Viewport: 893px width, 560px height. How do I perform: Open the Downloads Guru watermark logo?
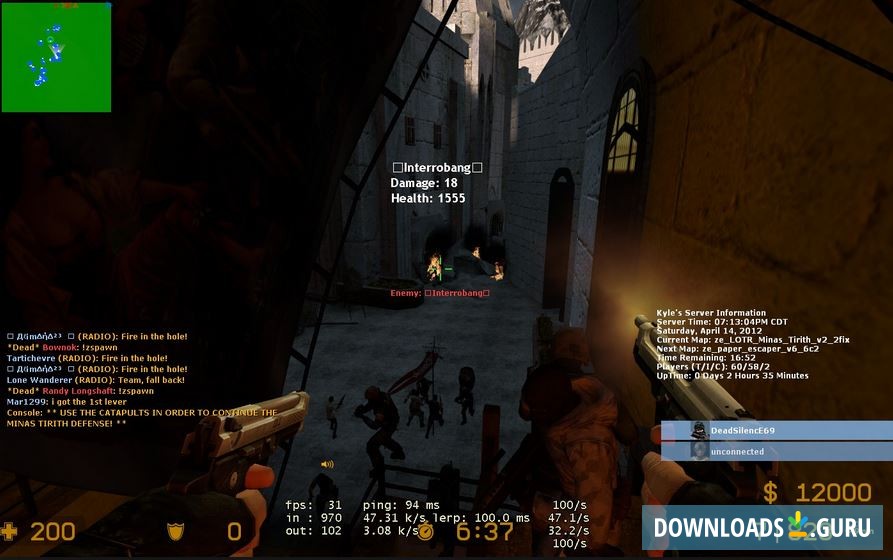tap(763, 527)
